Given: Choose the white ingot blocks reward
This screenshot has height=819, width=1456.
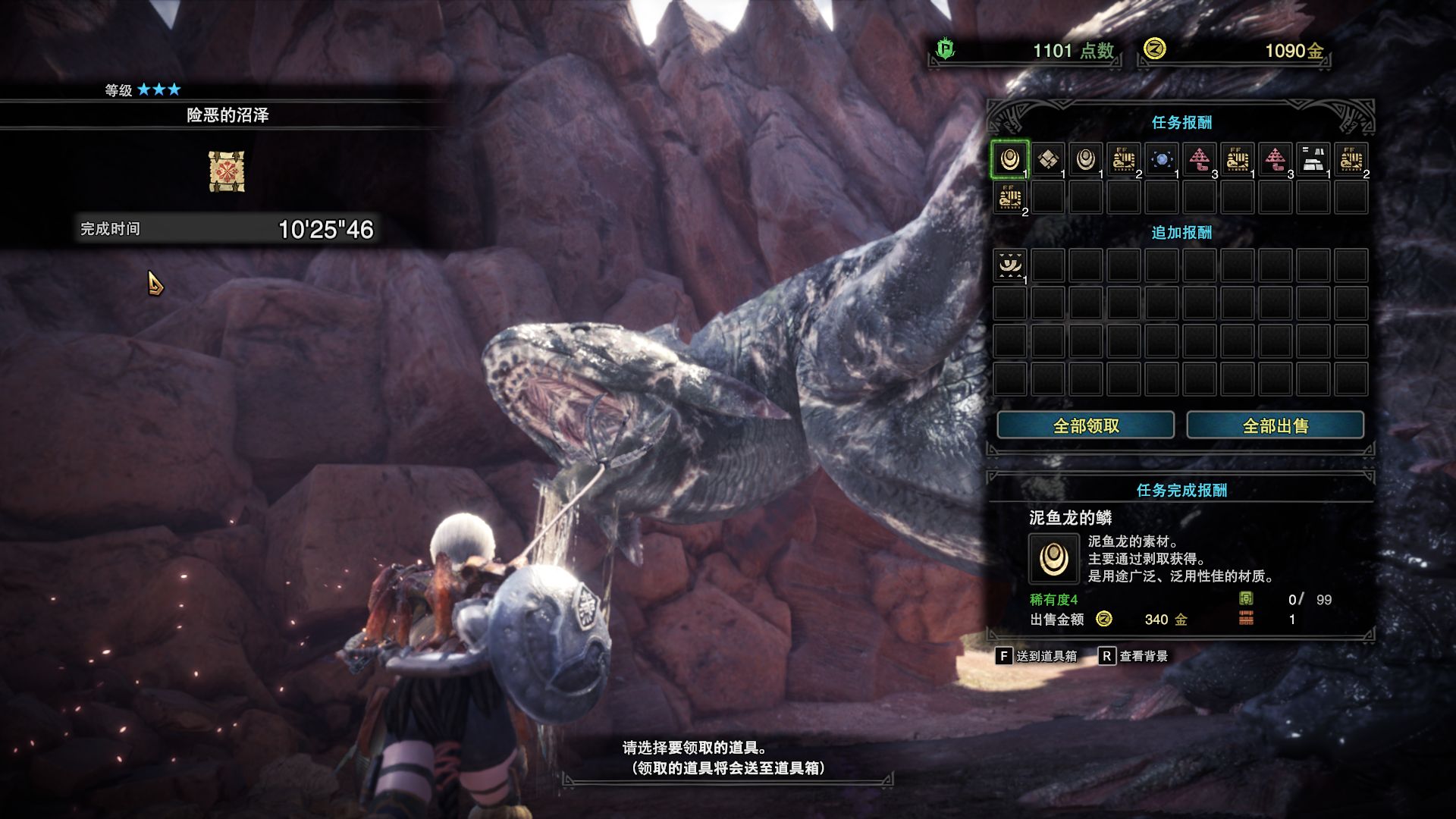Looking at the screenshot, I should [x=1313, y=159].
